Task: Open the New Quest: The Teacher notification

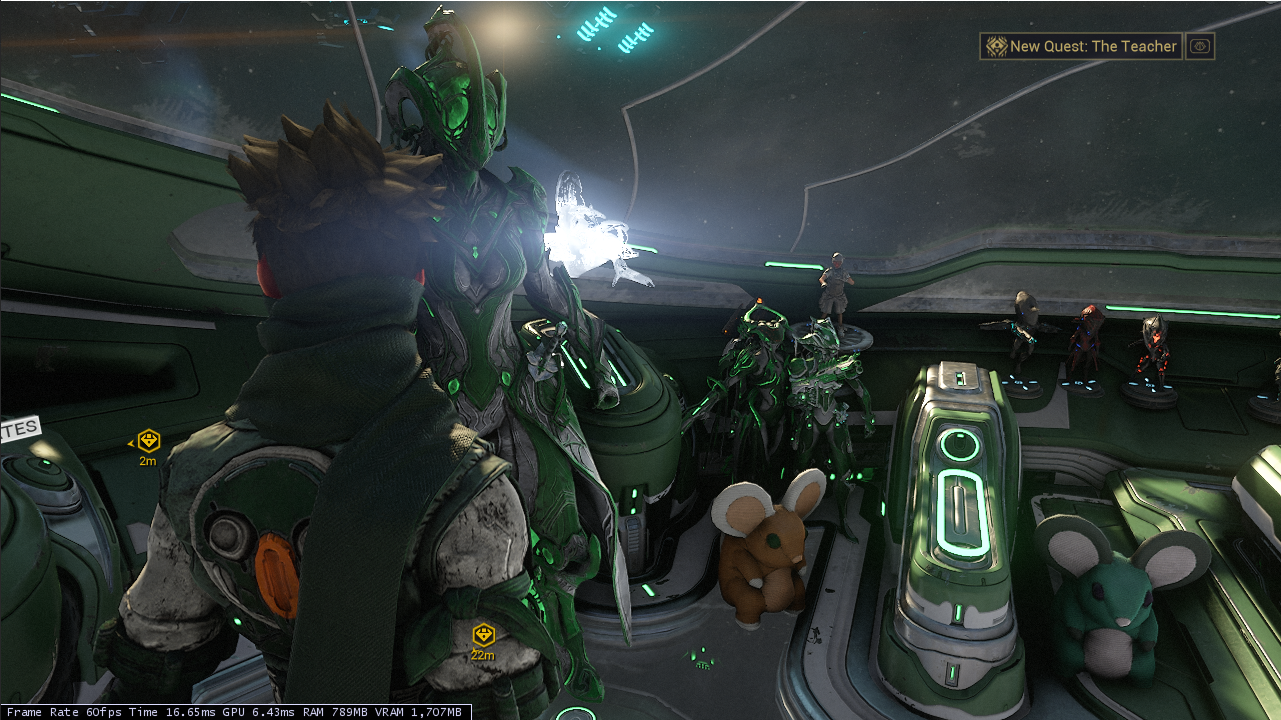Action: (1080, 46)
